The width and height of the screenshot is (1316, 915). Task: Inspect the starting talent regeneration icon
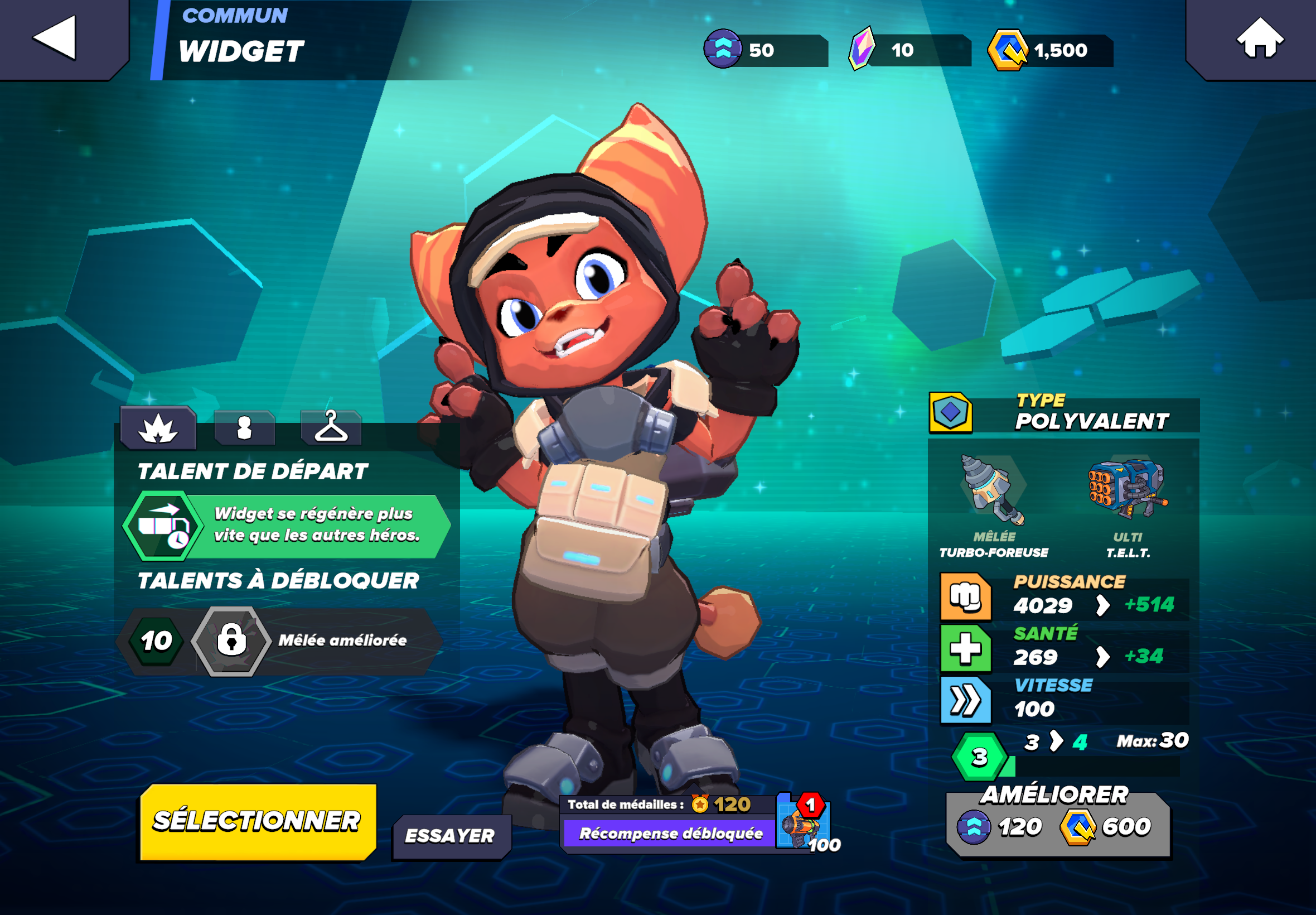click(163, 525)
